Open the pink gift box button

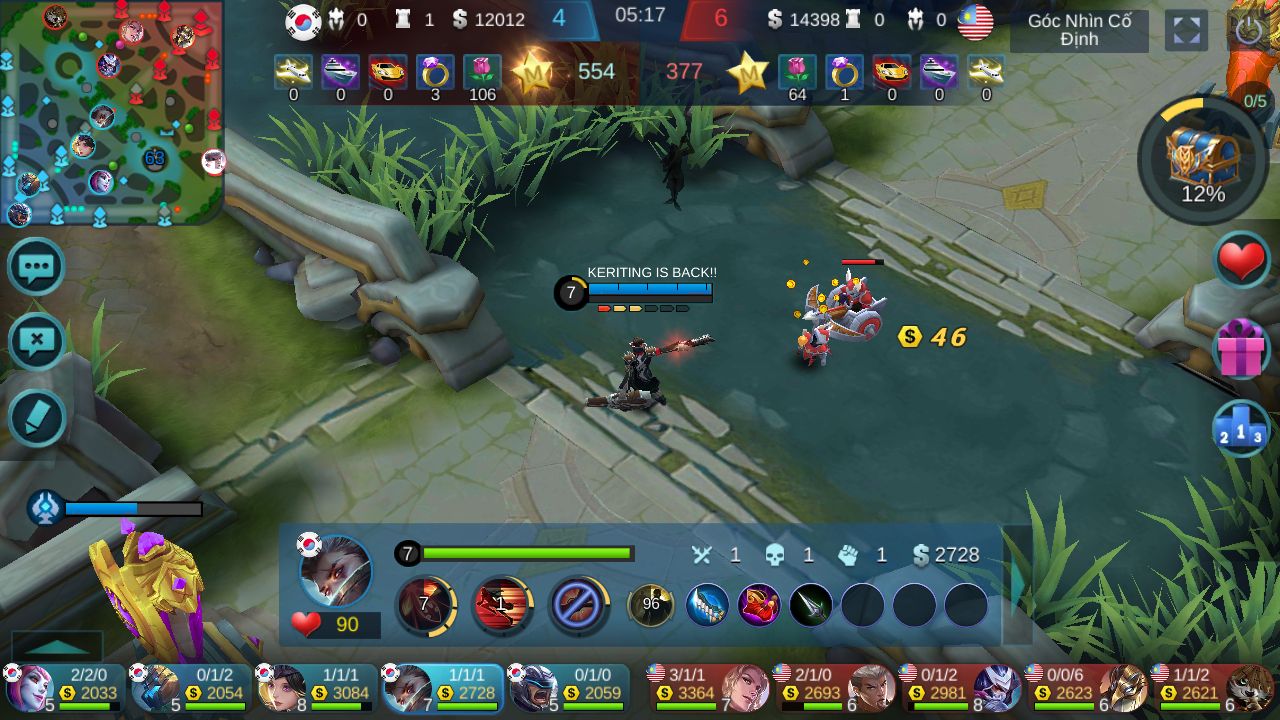pyautogui.click(x=1241, y=349)
